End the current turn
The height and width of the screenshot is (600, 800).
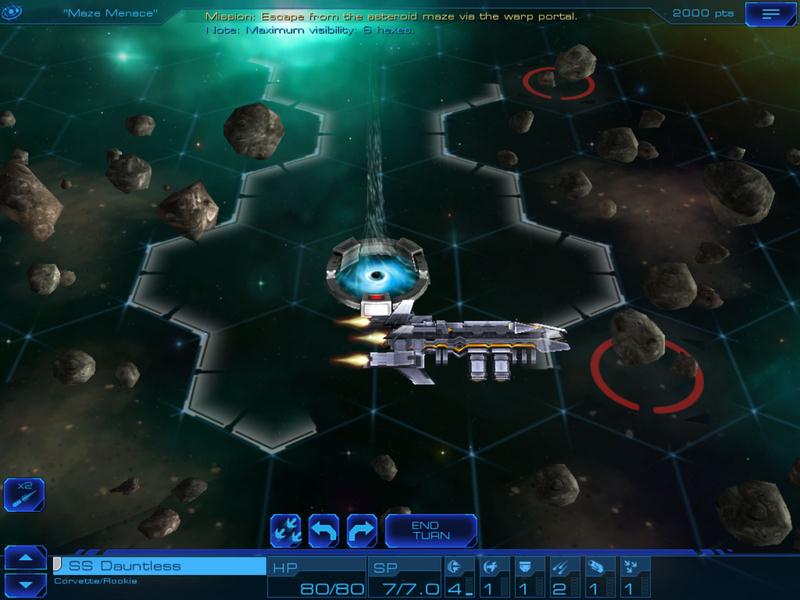(x=431, y=530)
